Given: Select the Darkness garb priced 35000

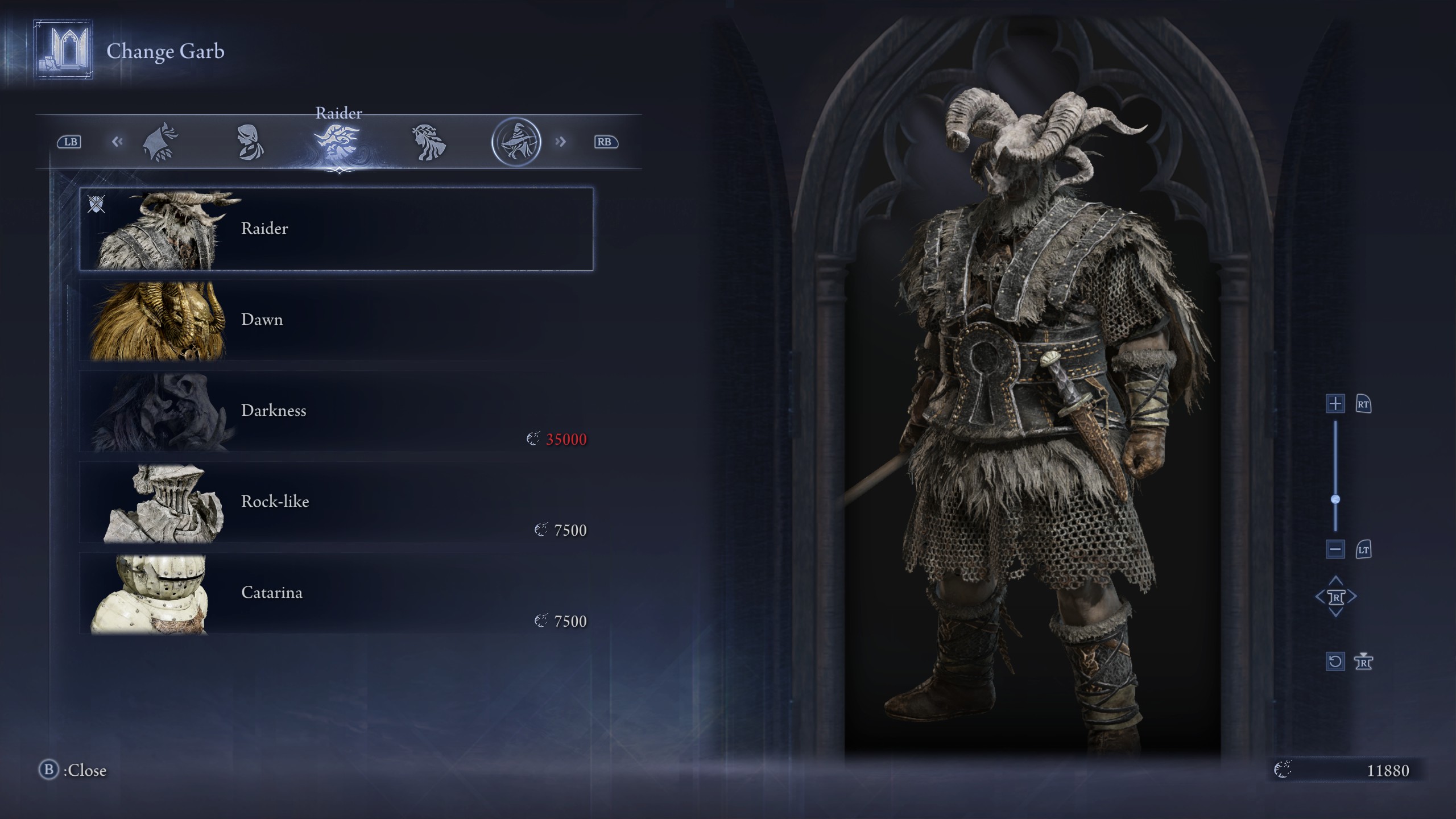Looking at the screenshot, I should (336, 409).
